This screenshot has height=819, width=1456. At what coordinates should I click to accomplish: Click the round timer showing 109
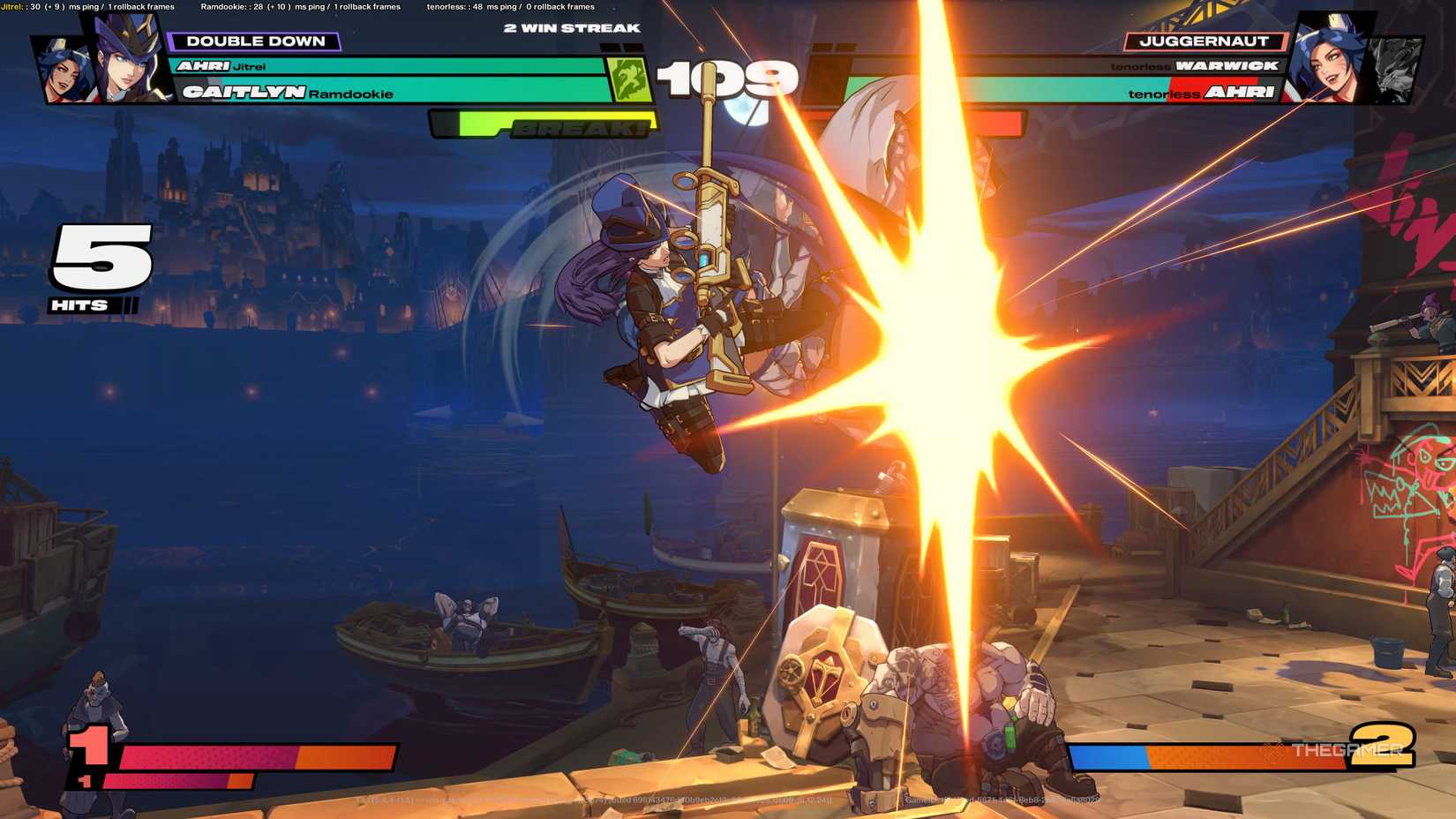(727, 79)
